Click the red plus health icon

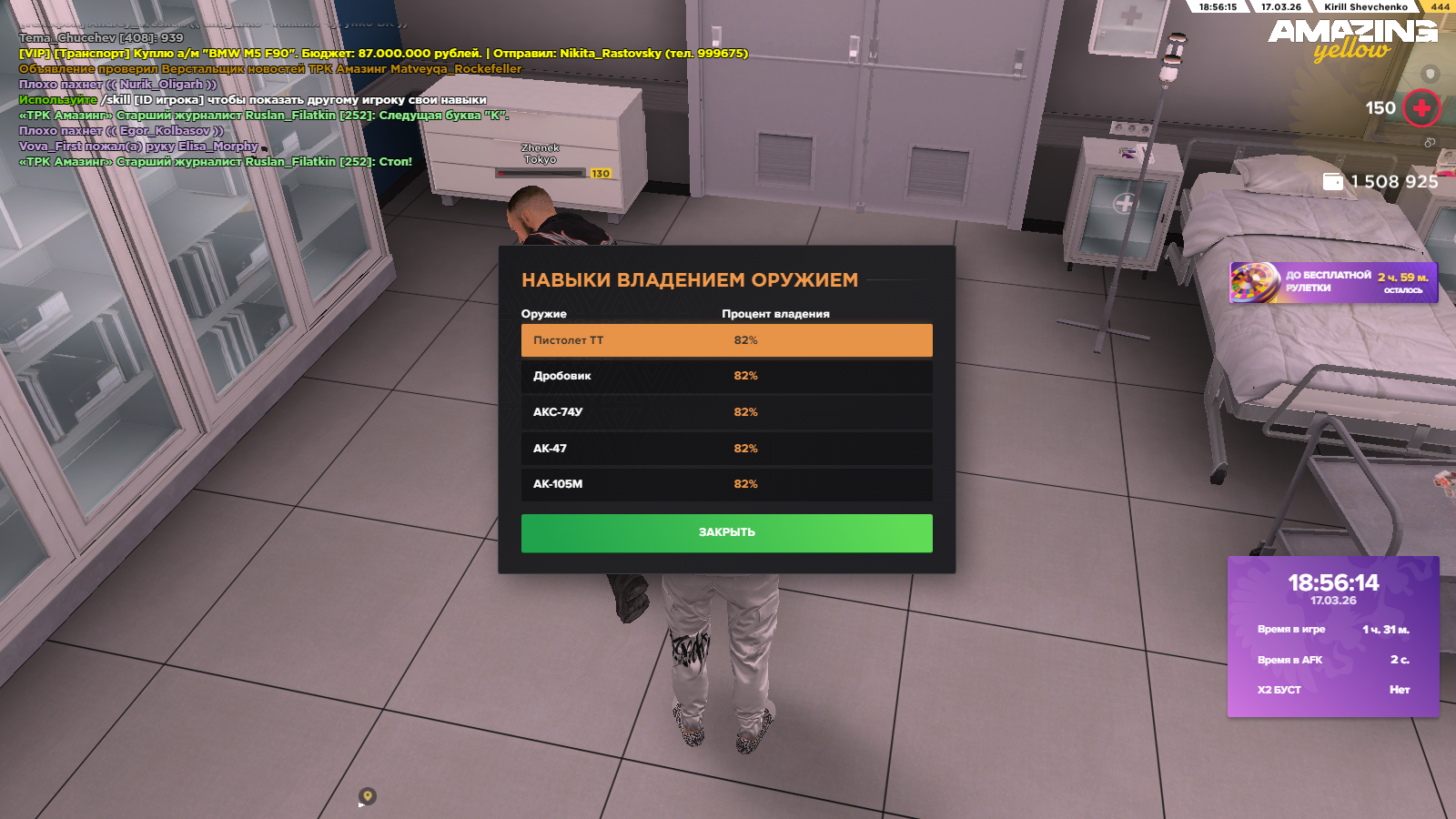pyautogui.click(x=1421, y=108)
